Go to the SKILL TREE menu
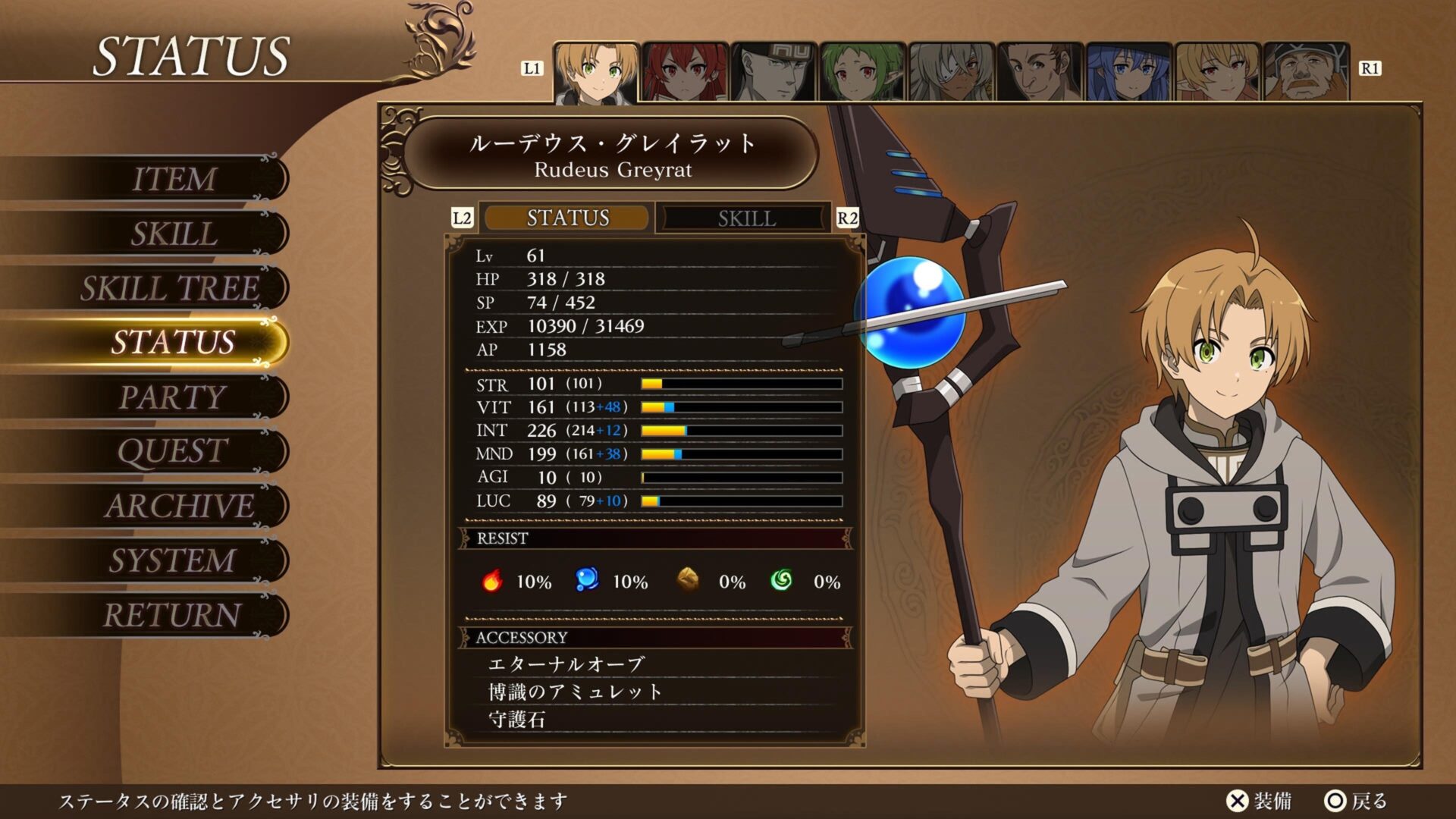The height and width of the screenshot is (819, 1456). [171, 288]
